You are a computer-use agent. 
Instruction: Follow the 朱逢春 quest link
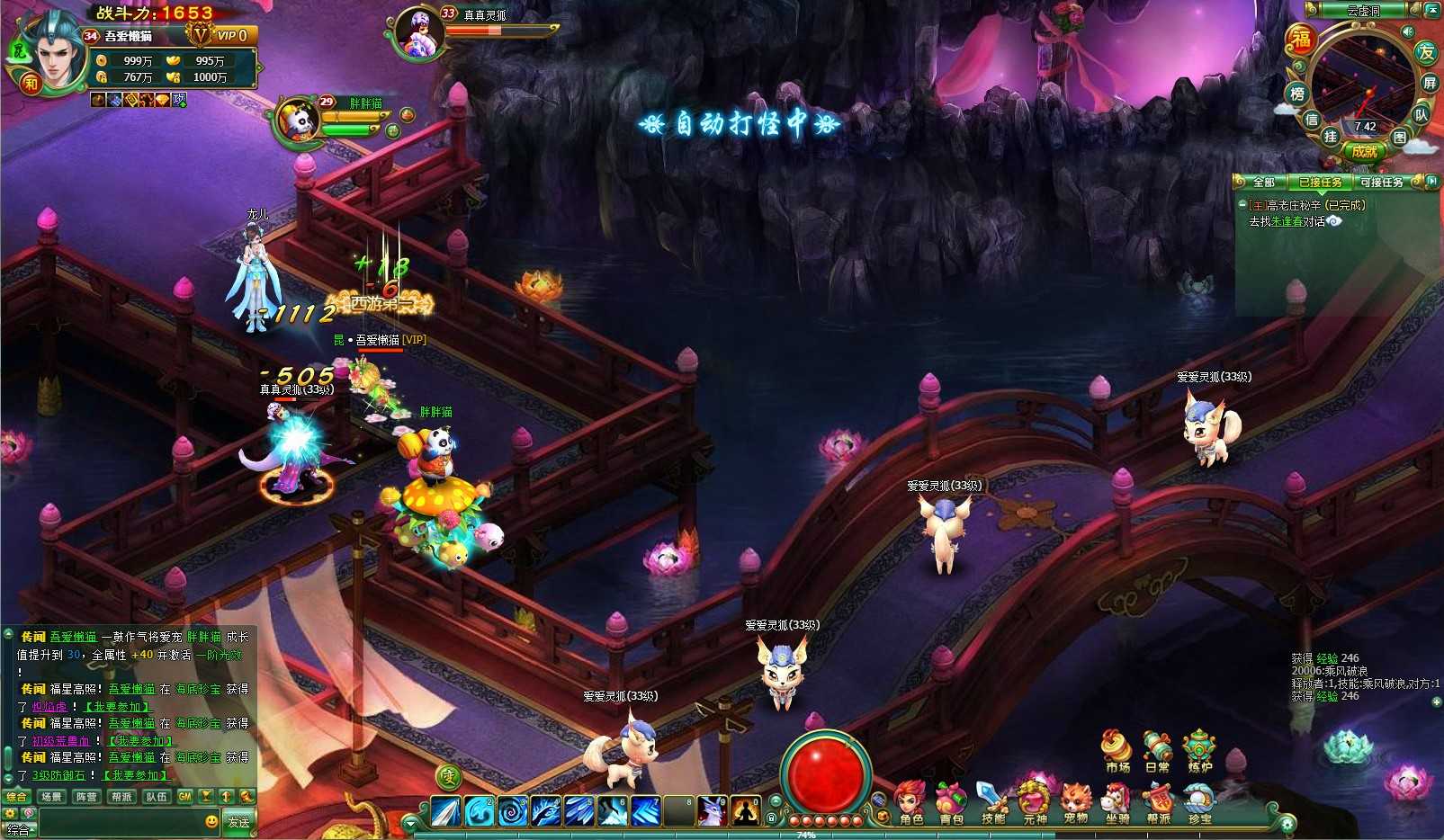pyautogui.click(x=1287, y=221)
